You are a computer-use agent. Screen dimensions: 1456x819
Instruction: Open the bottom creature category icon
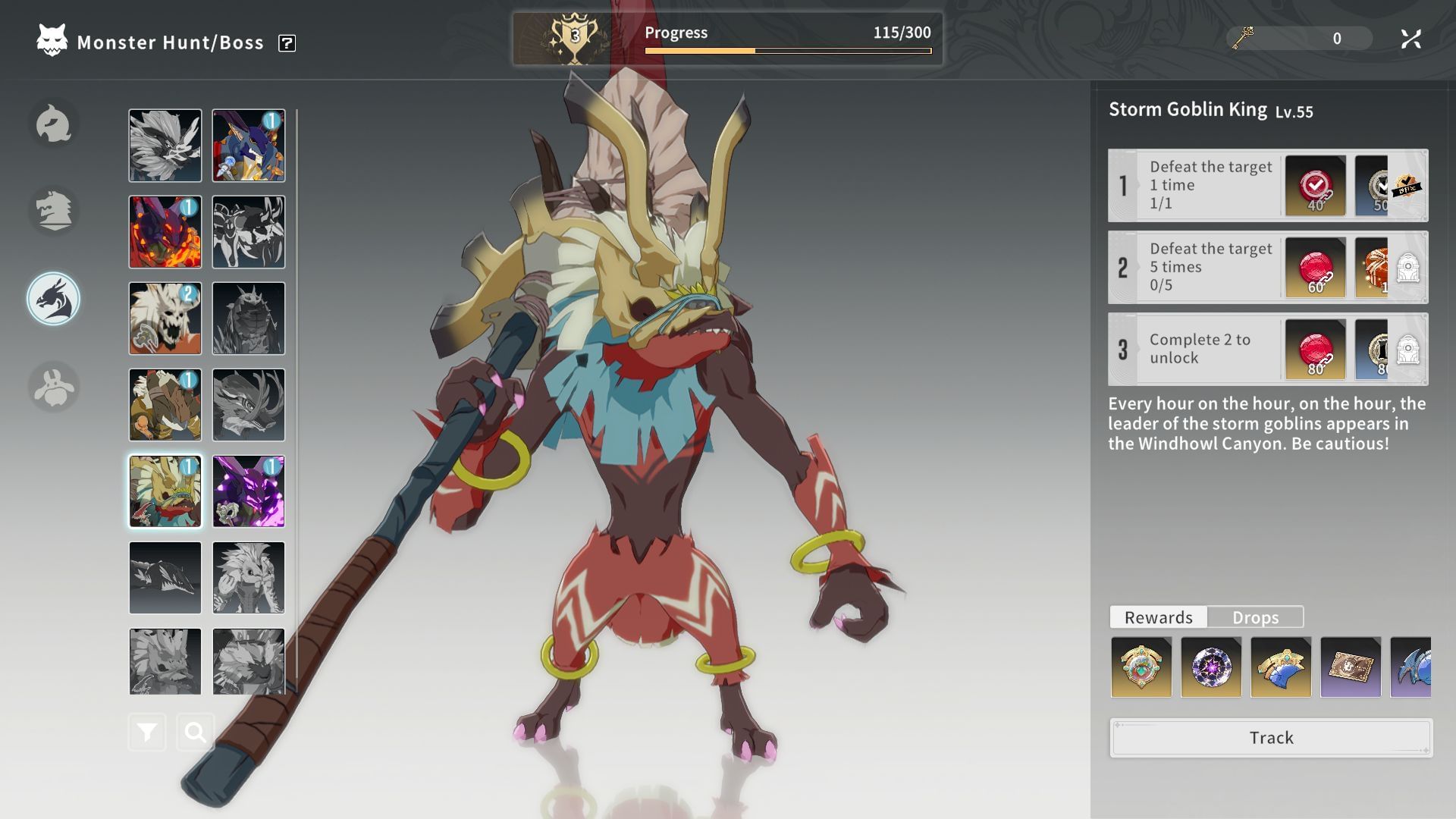pyautogui.click(x=54, y=387)
